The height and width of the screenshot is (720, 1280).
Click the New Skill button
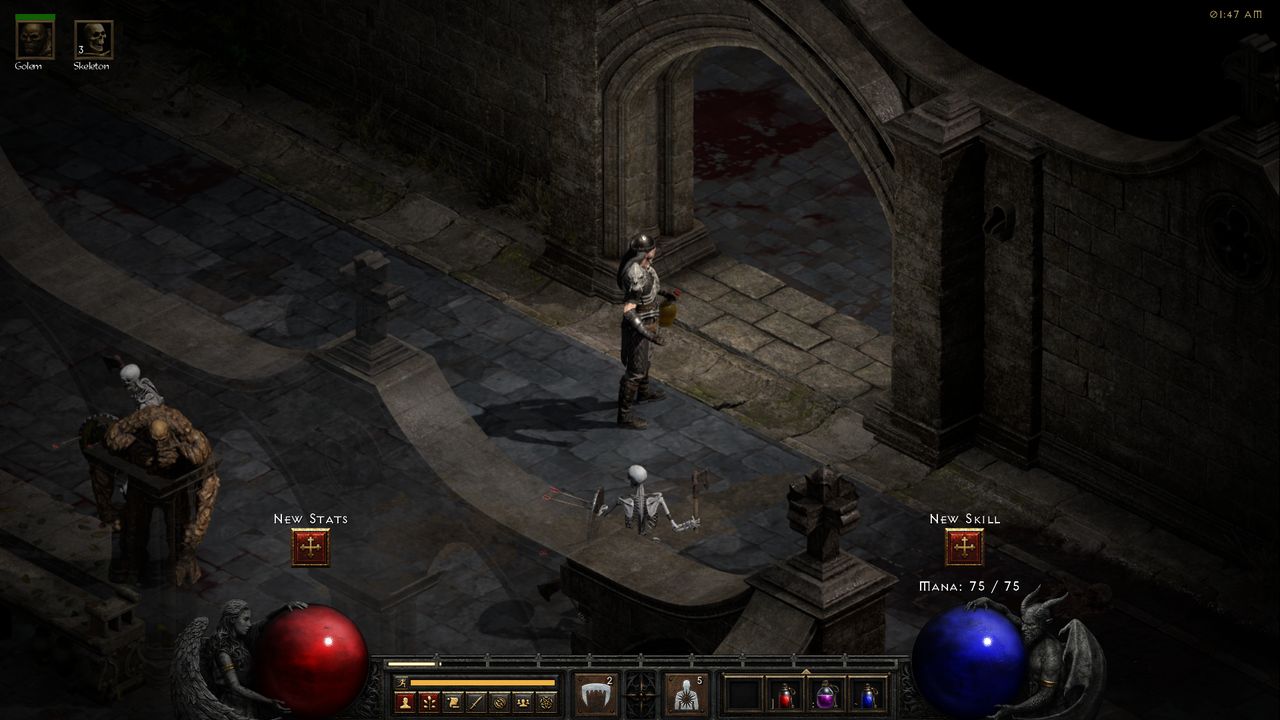tap(963, 545)
